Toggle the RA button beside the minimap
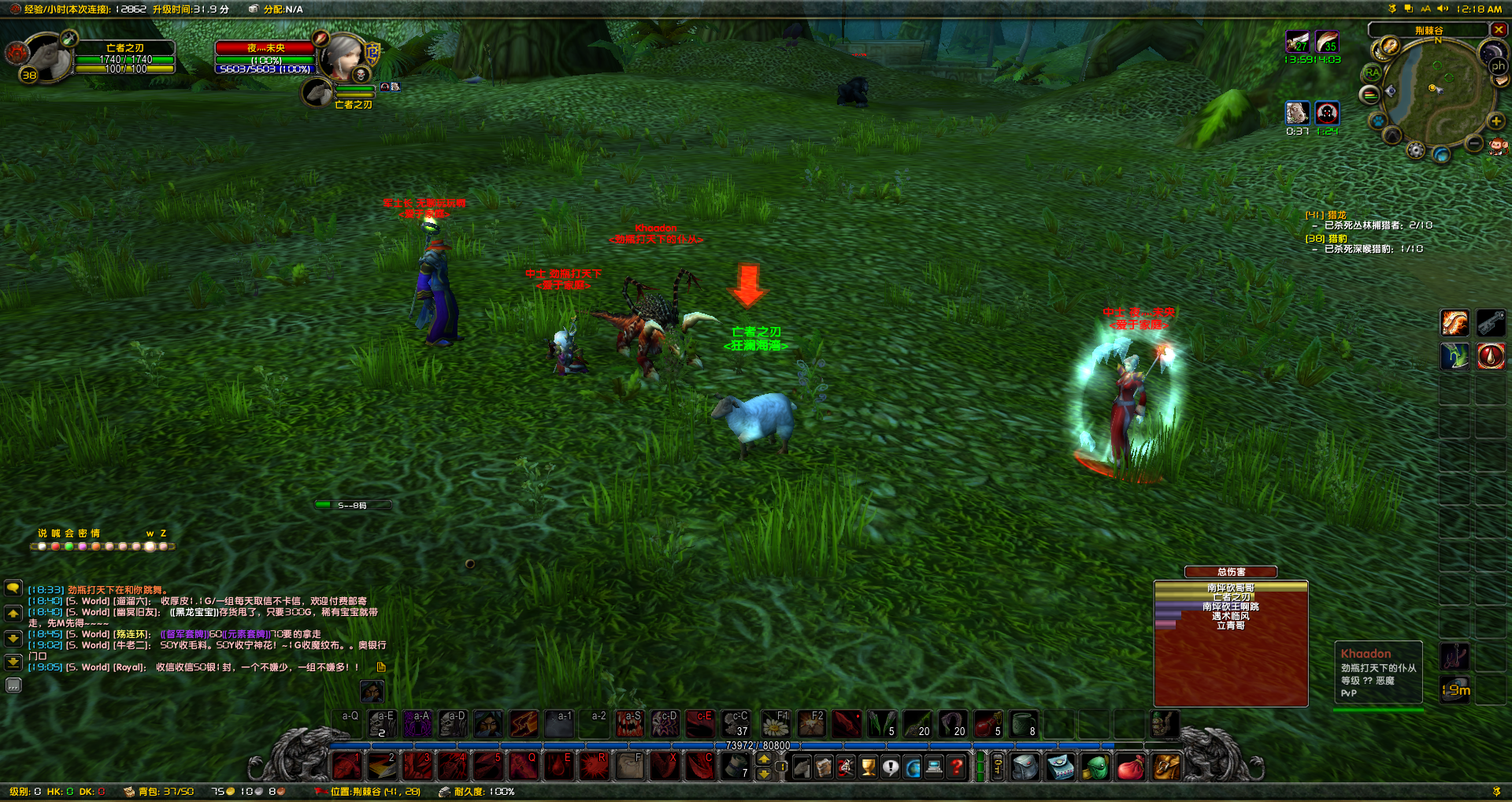1512x802 pixels. click(x=1372, y=72)
